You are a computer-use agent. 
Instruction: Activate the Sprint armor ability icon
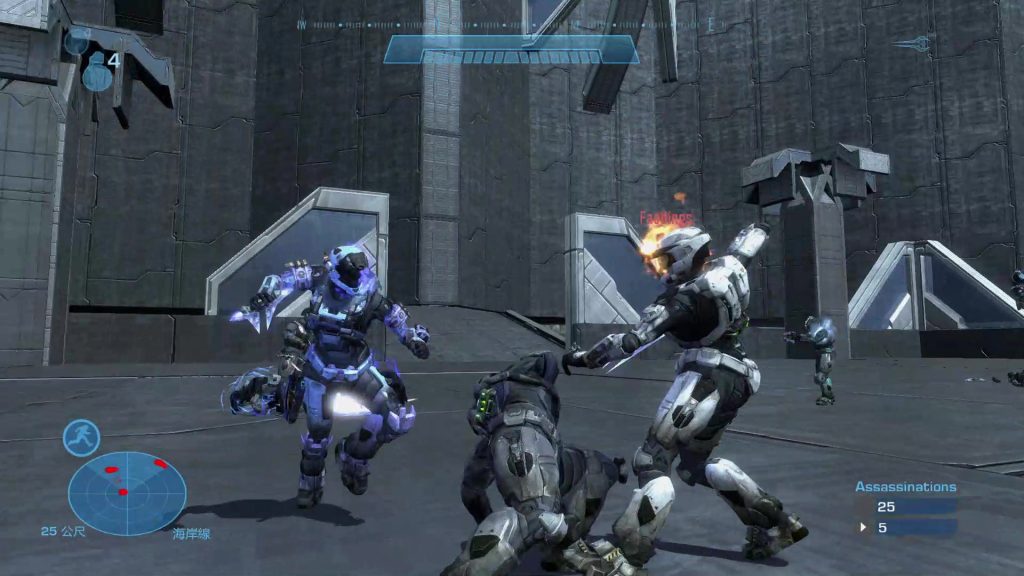[x=81, y=437]
